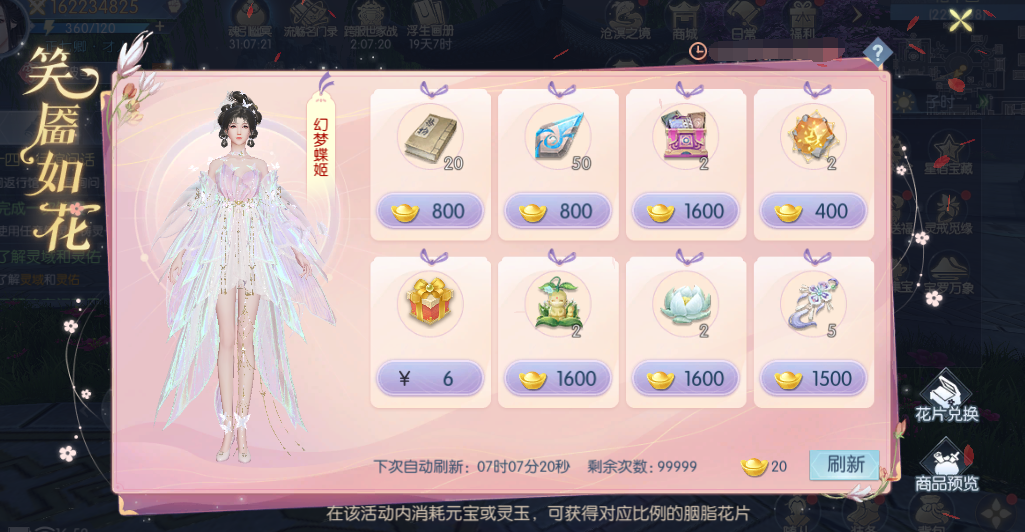Buy the blue crystal shard for 800
The height and width of the screenshot is (532, 1025).
[x=558, y=211]
